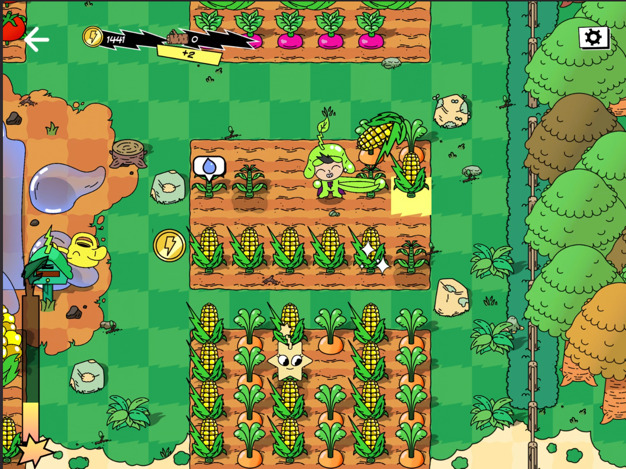This screenshot has height=469, width=626.
Task: Open the gear settings menu
Action: [x=593, y=38]
